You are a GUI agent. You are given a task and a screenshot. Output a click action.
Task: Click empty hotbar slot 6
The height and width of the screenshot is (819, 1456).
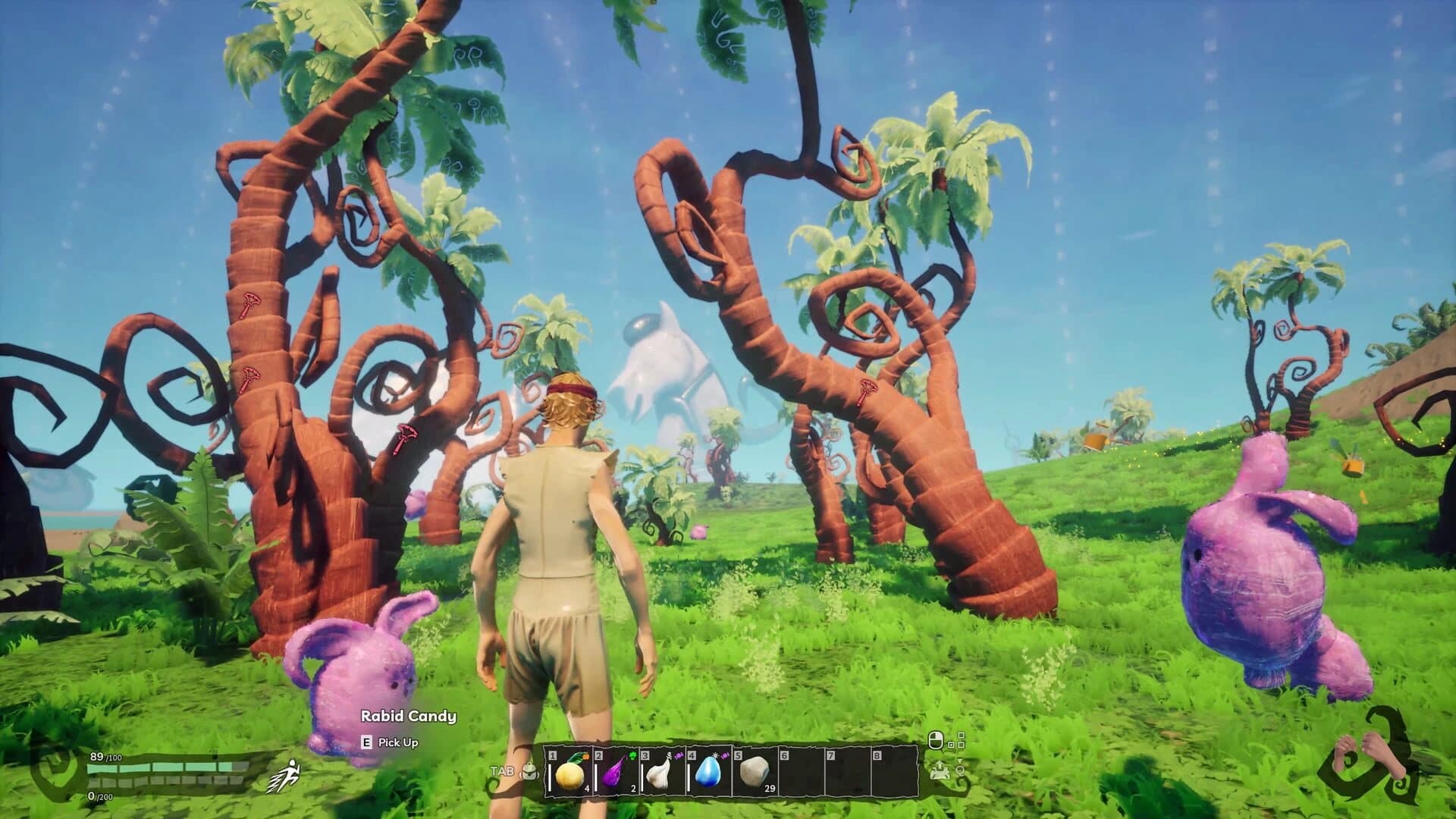pyautogui.click(x=800, y=772)
